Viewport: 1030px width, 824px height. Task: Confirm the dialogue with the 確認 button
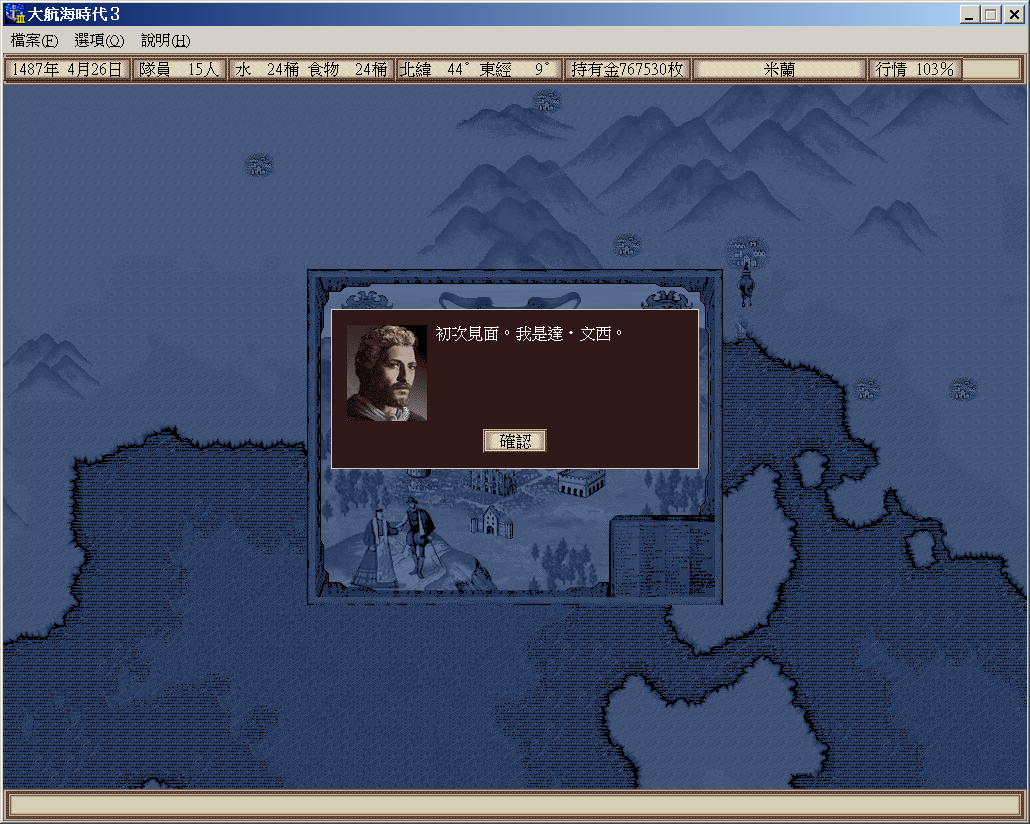pyautogui.click(x=515, y=441)
